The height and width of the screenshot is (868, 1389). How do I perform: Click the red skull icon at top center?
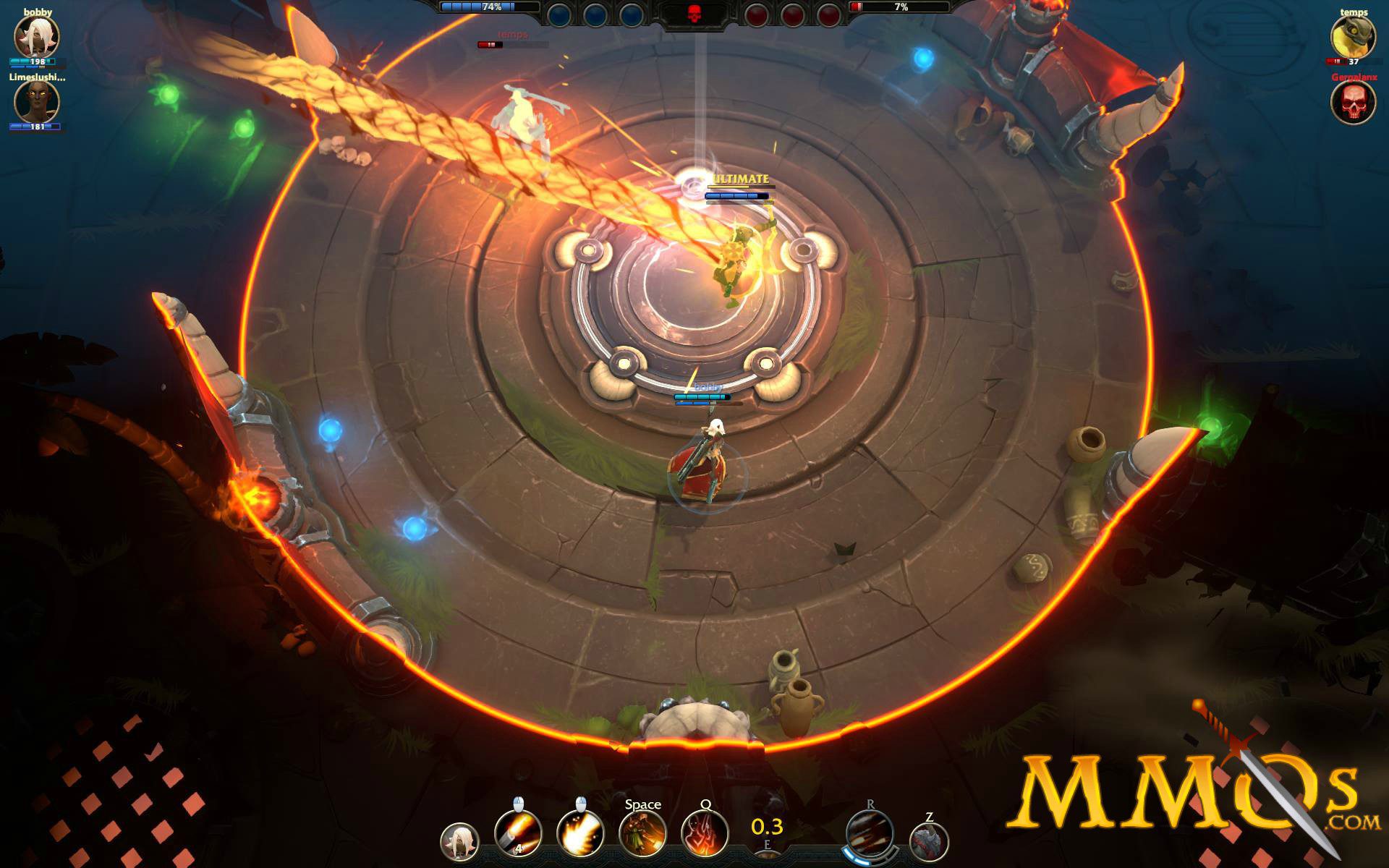click(x=694, y=13)
